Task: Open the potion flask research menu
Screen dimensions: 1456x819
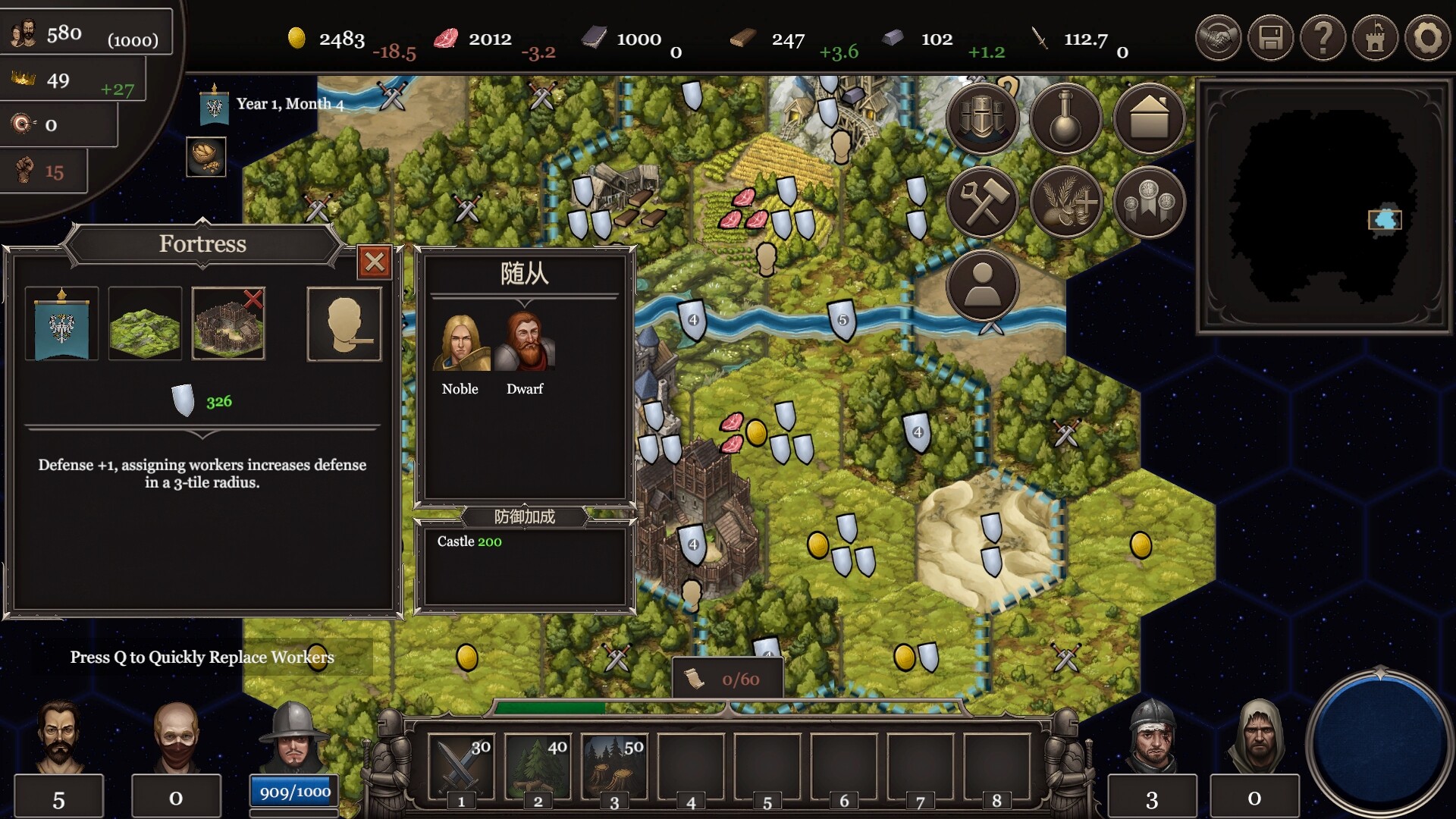Action: [1065, 118]
